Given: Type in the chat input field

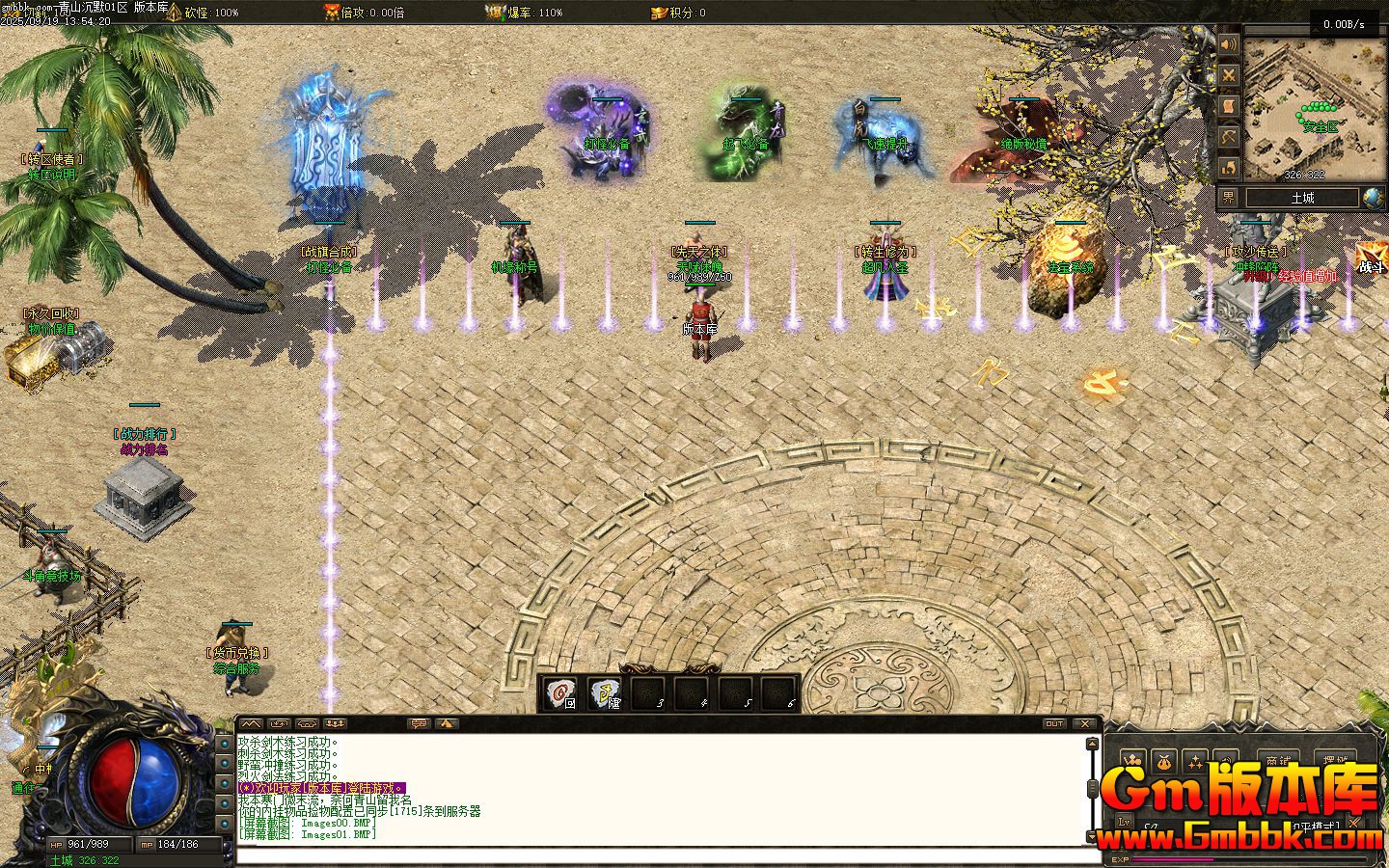Looking at the screenshot, I should tap(666, 853).
